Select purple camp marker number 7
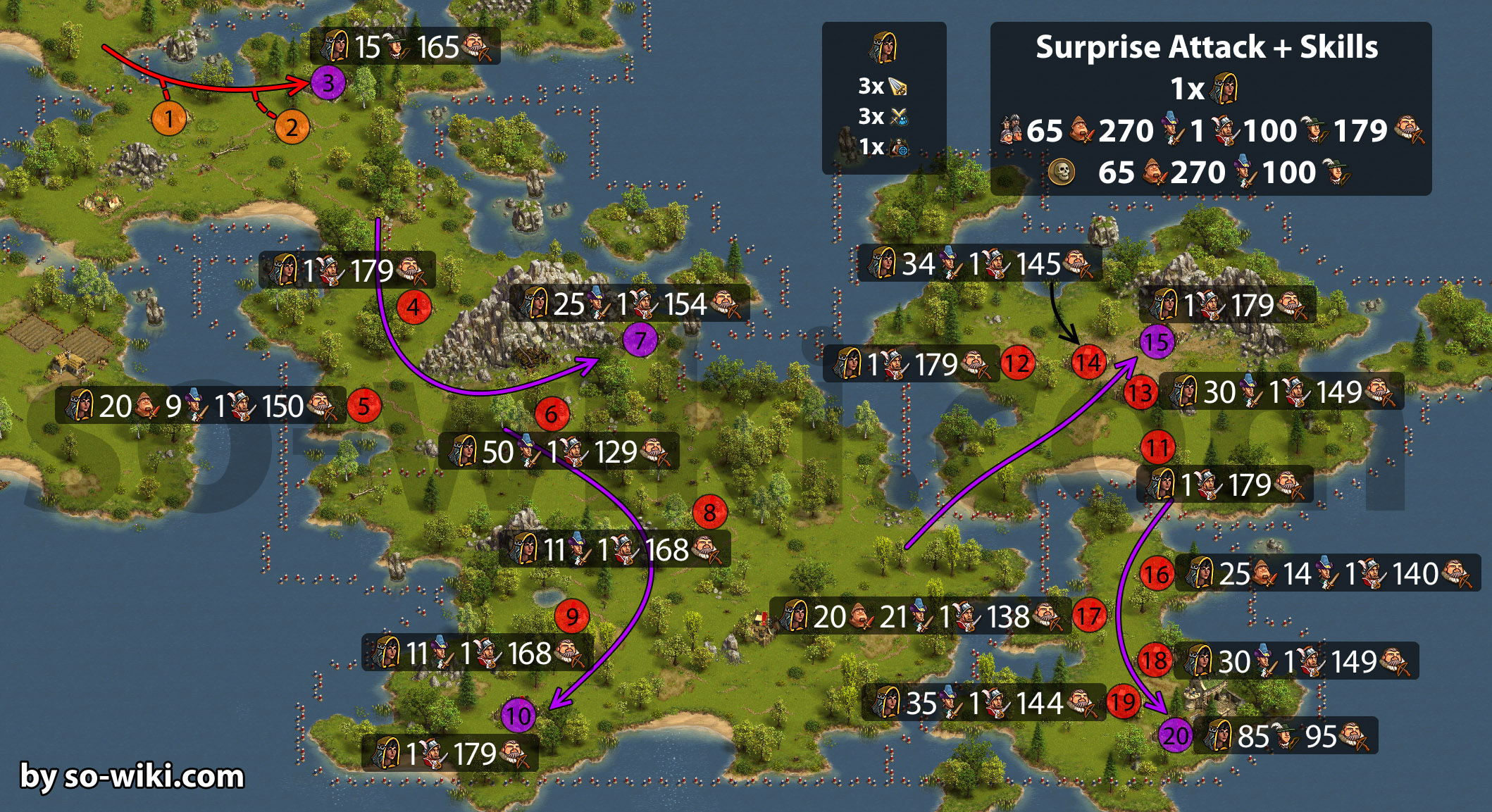Image resolution: width=1492 pixels, height=812 pixels. tap(640, 340)
